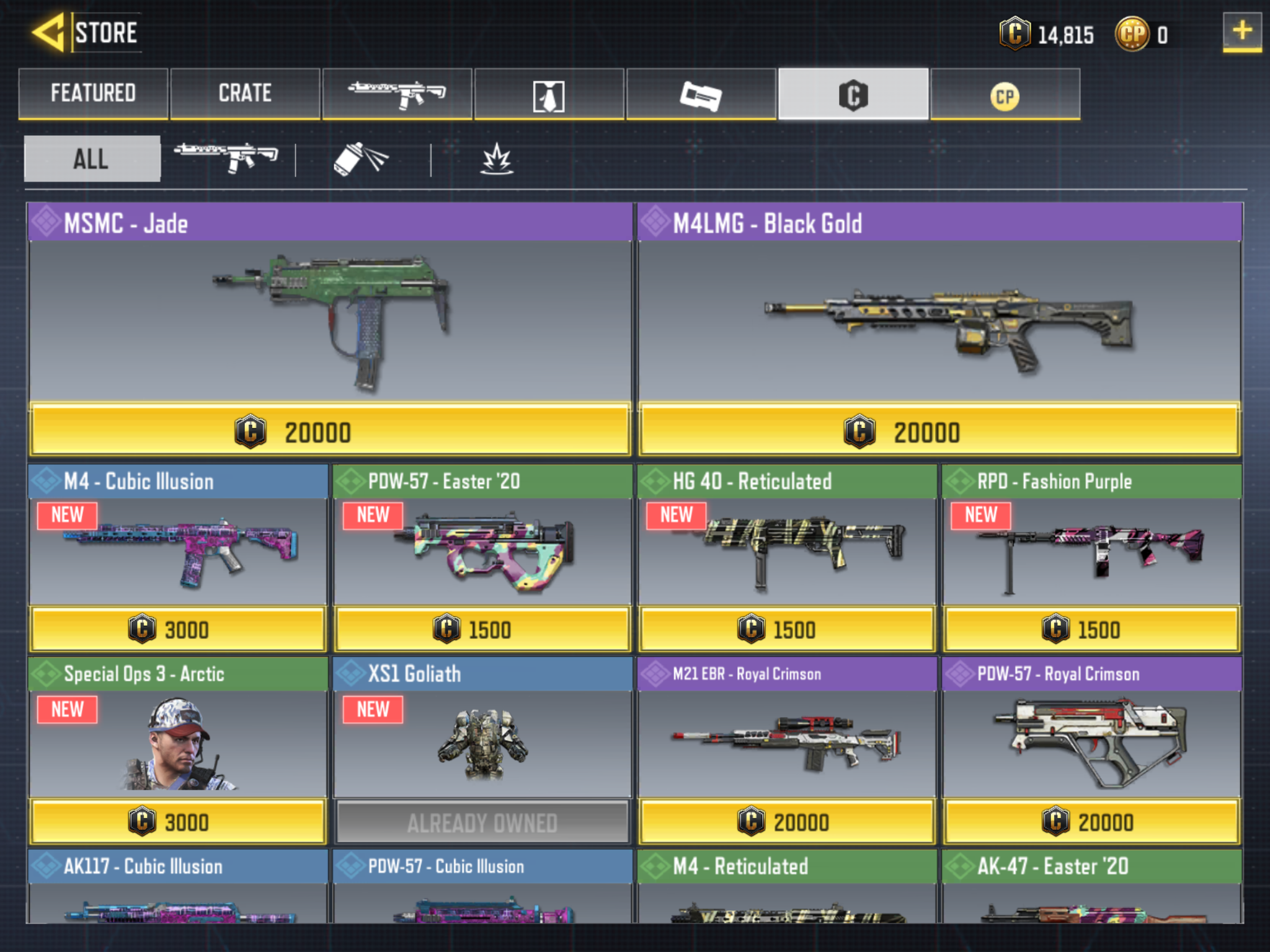The image size is (1270, 952).
Task: Go back using the Store arrow
Action: (x=48, y=32)
